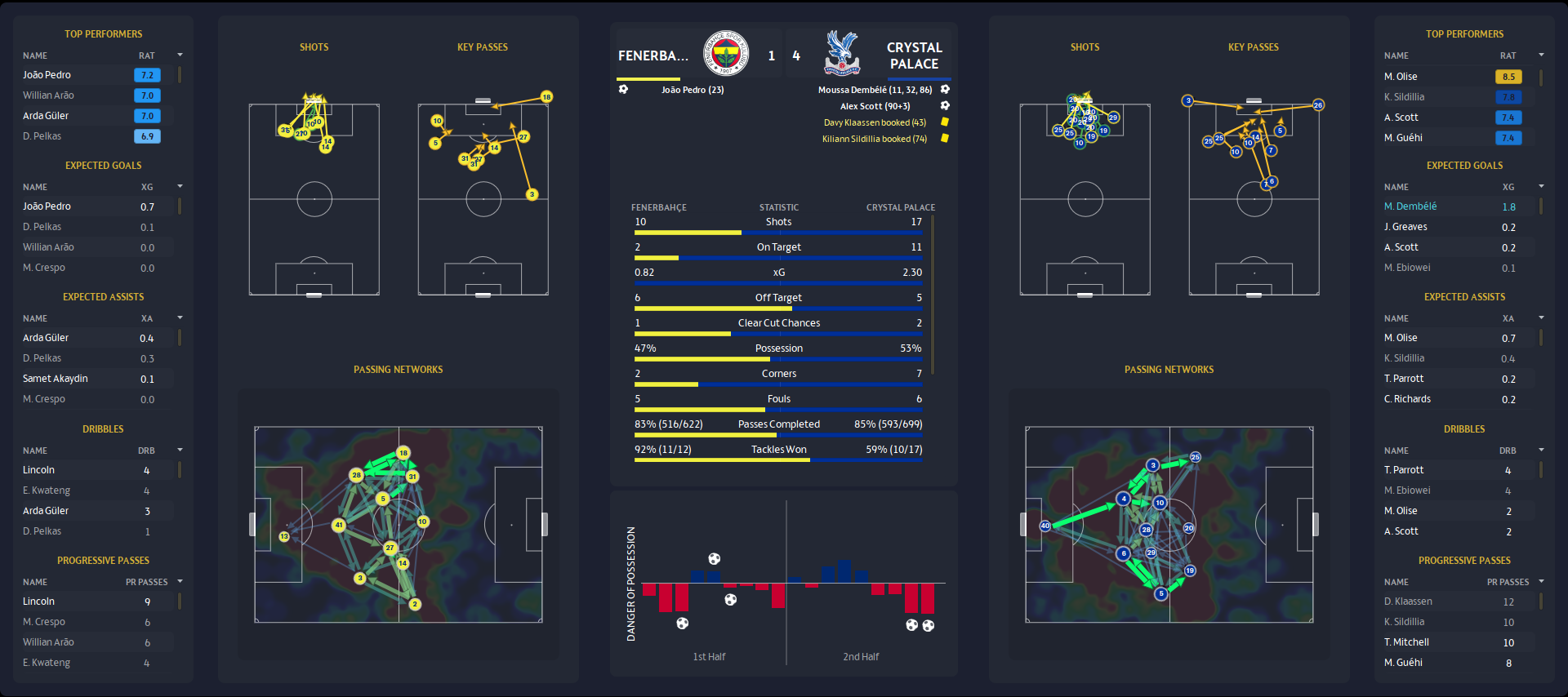Image resolution: width=1568 pixels, height=697 pixels.
Task: Click the goal ball icon beside João Pedro
Action: [x=624, y=90]
